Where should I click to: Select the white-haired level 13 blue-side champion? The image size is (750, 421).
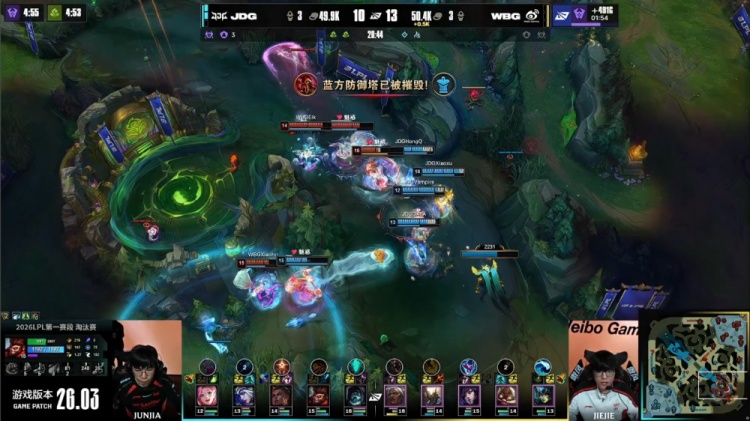coord(245,394)
